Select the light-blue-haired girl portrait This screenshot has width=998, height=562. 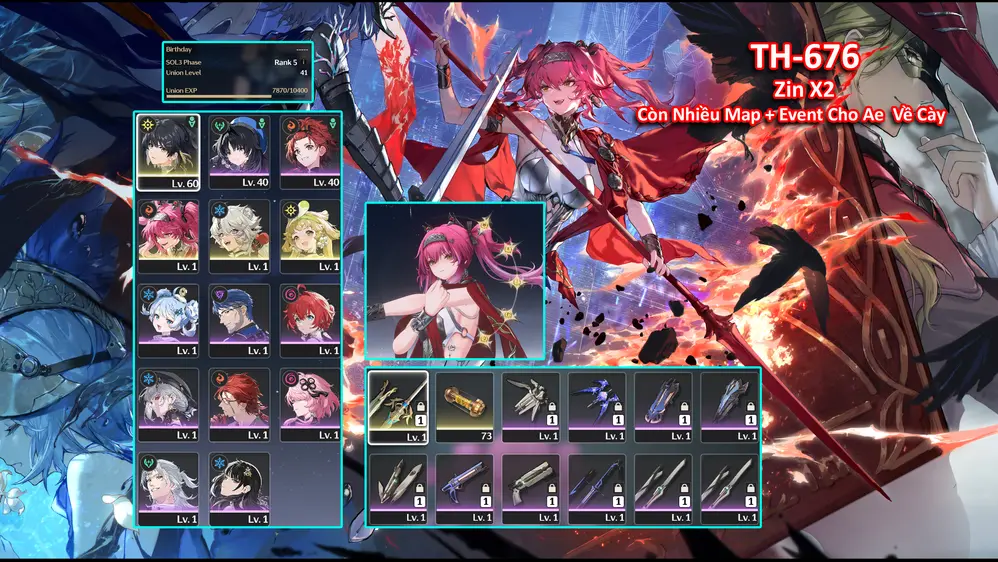pos(168,320)
